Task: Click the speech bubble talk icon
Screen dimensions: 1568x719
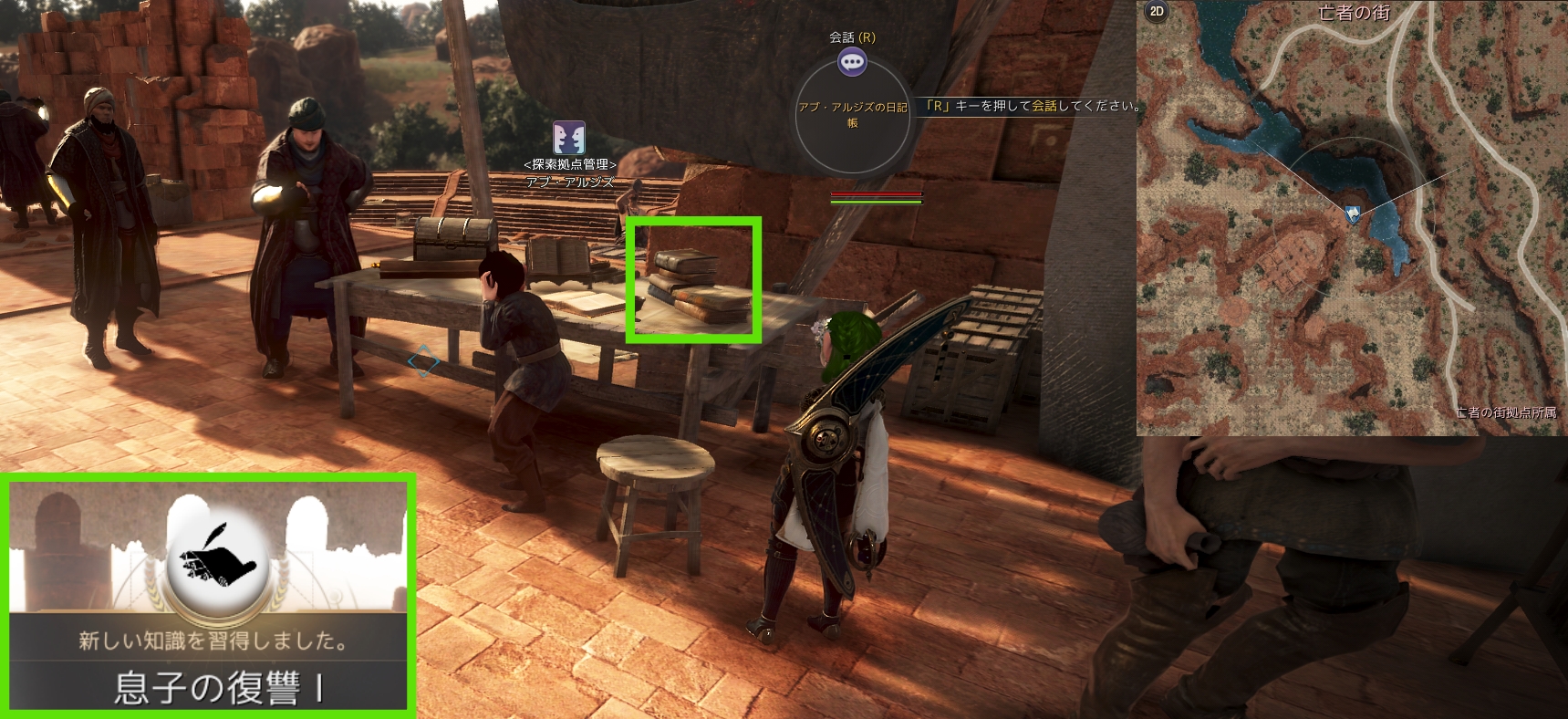Action: click(x=852, y=62)
